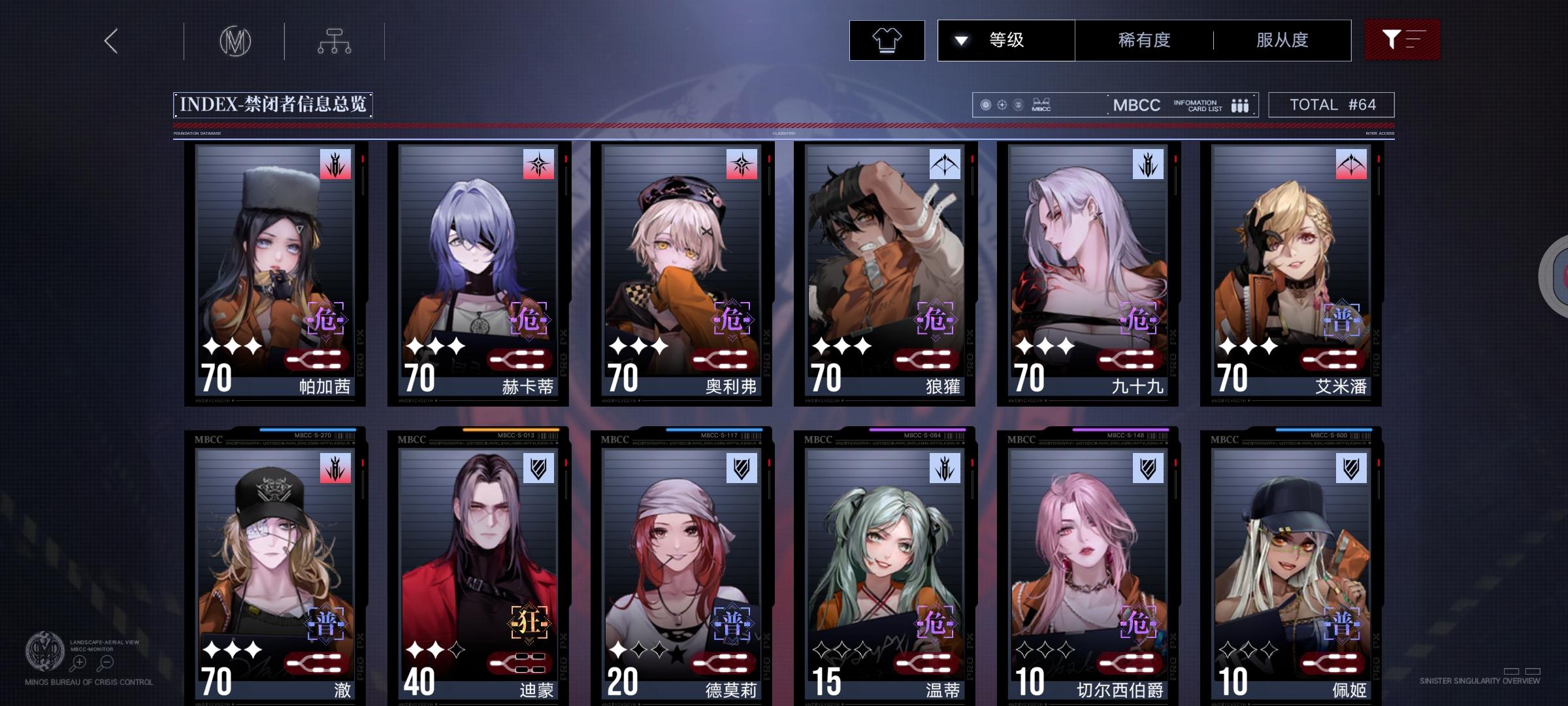Open the red filter icon
The height and width of the screenshot is (706, 1568).
(x=1402, y=40)
